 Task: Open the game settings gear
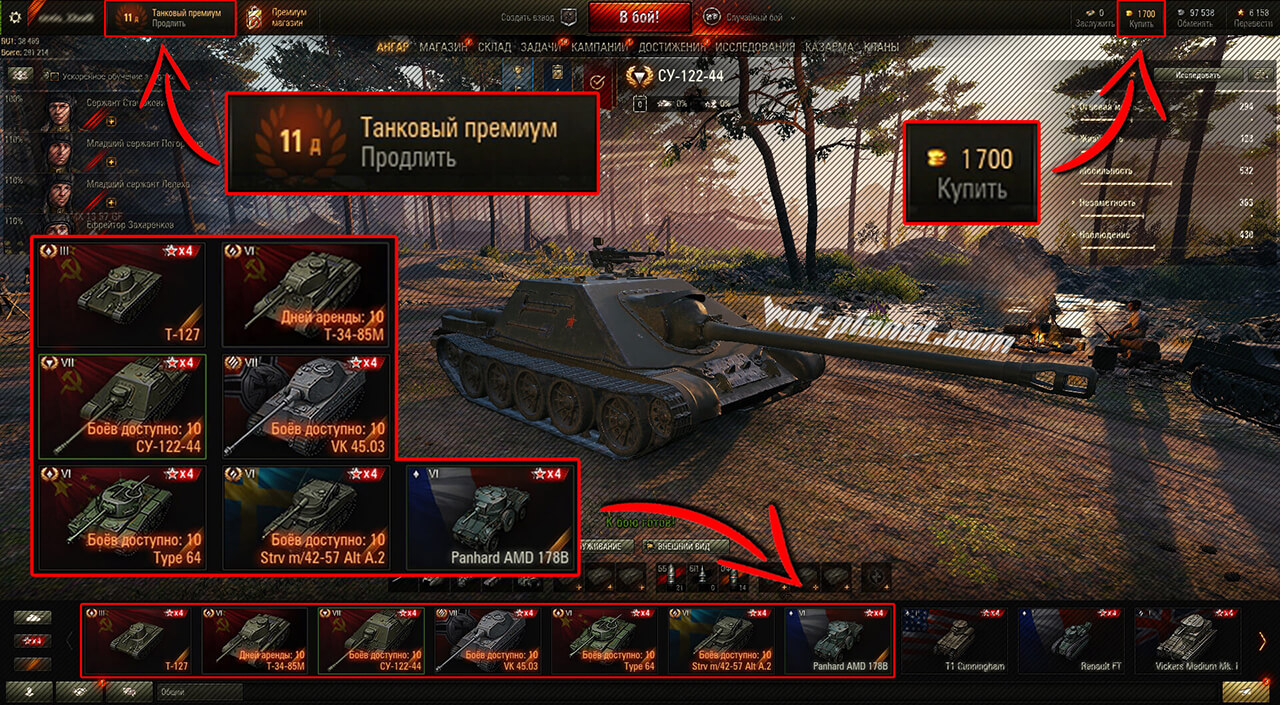(14, 17)
